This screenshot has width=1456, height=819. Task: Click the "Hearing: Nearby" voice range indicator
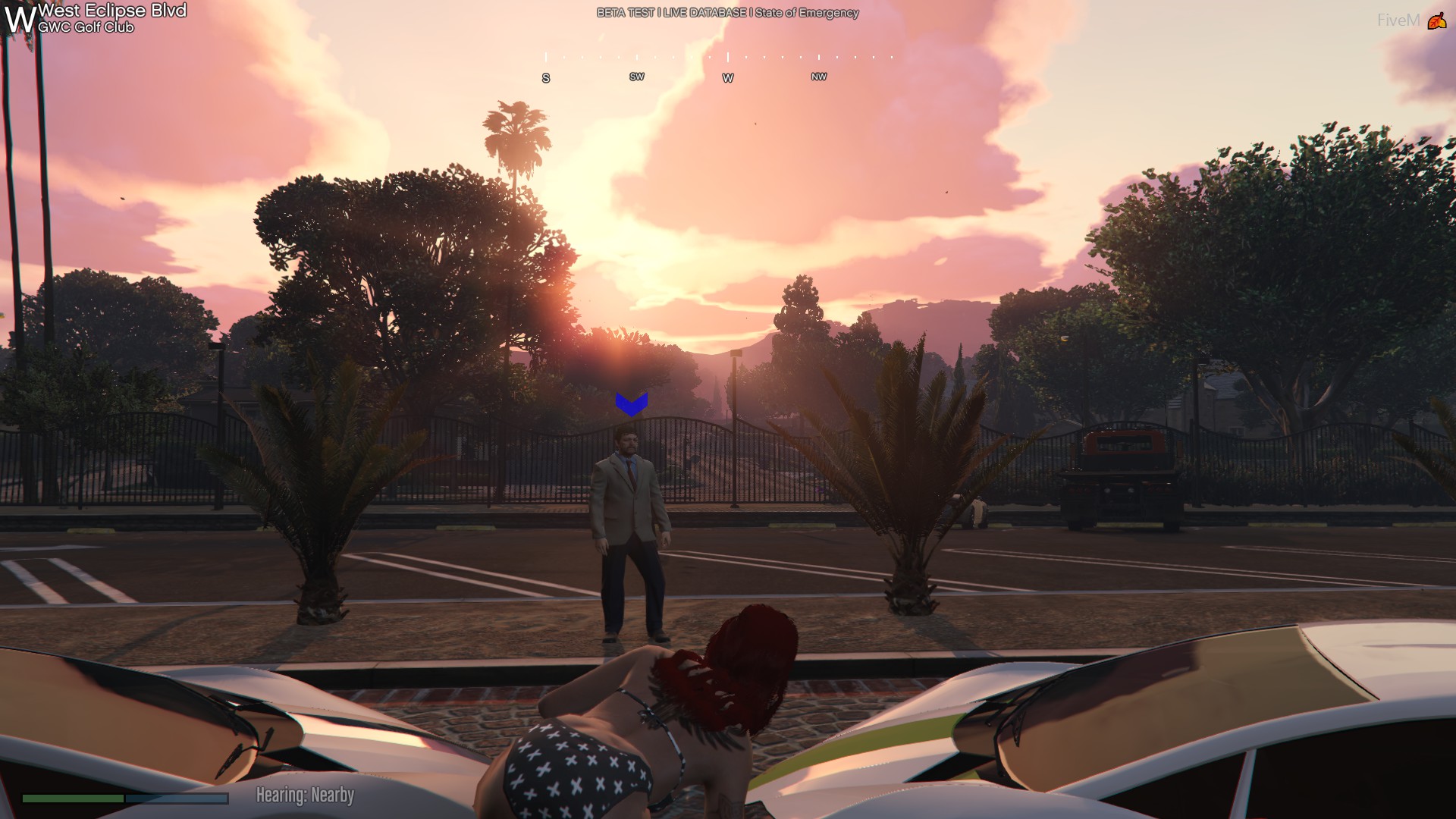305,795
